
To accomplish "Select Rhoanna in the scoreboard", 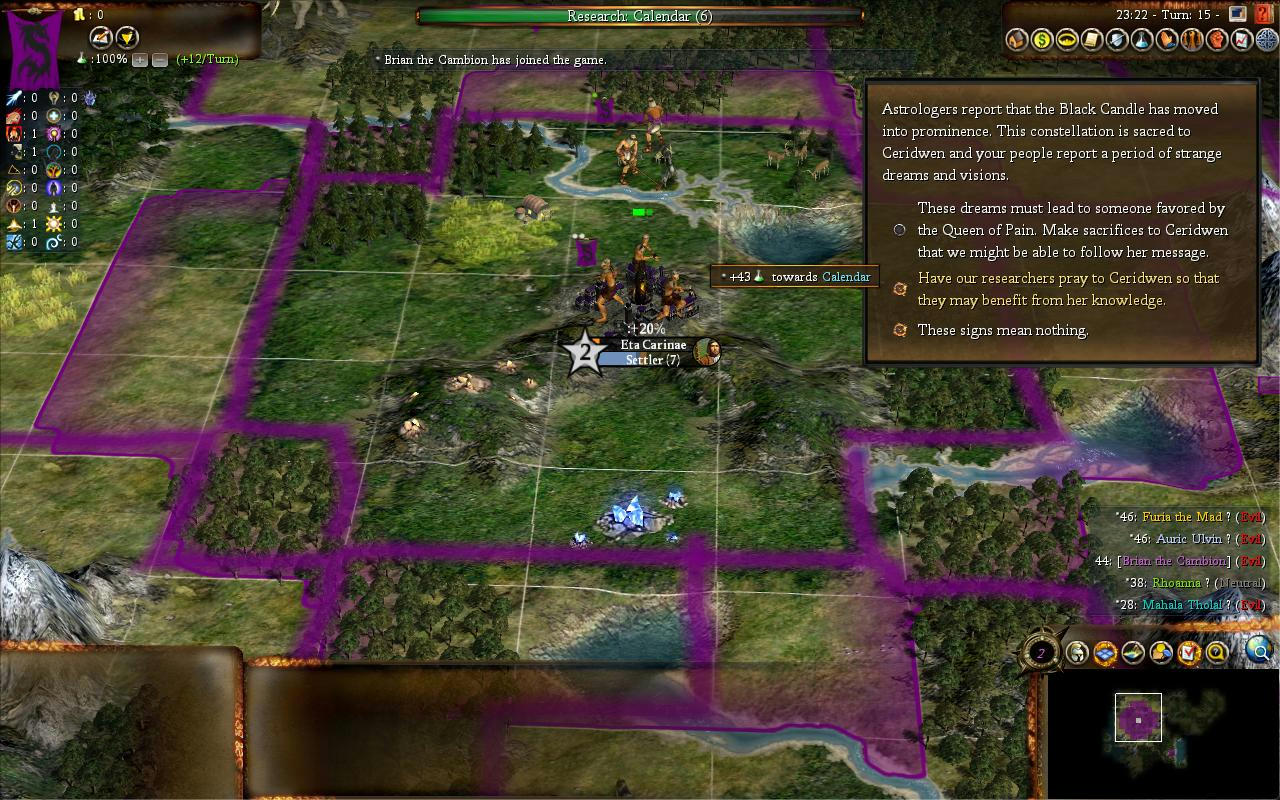I will [x=1176, y=583].
